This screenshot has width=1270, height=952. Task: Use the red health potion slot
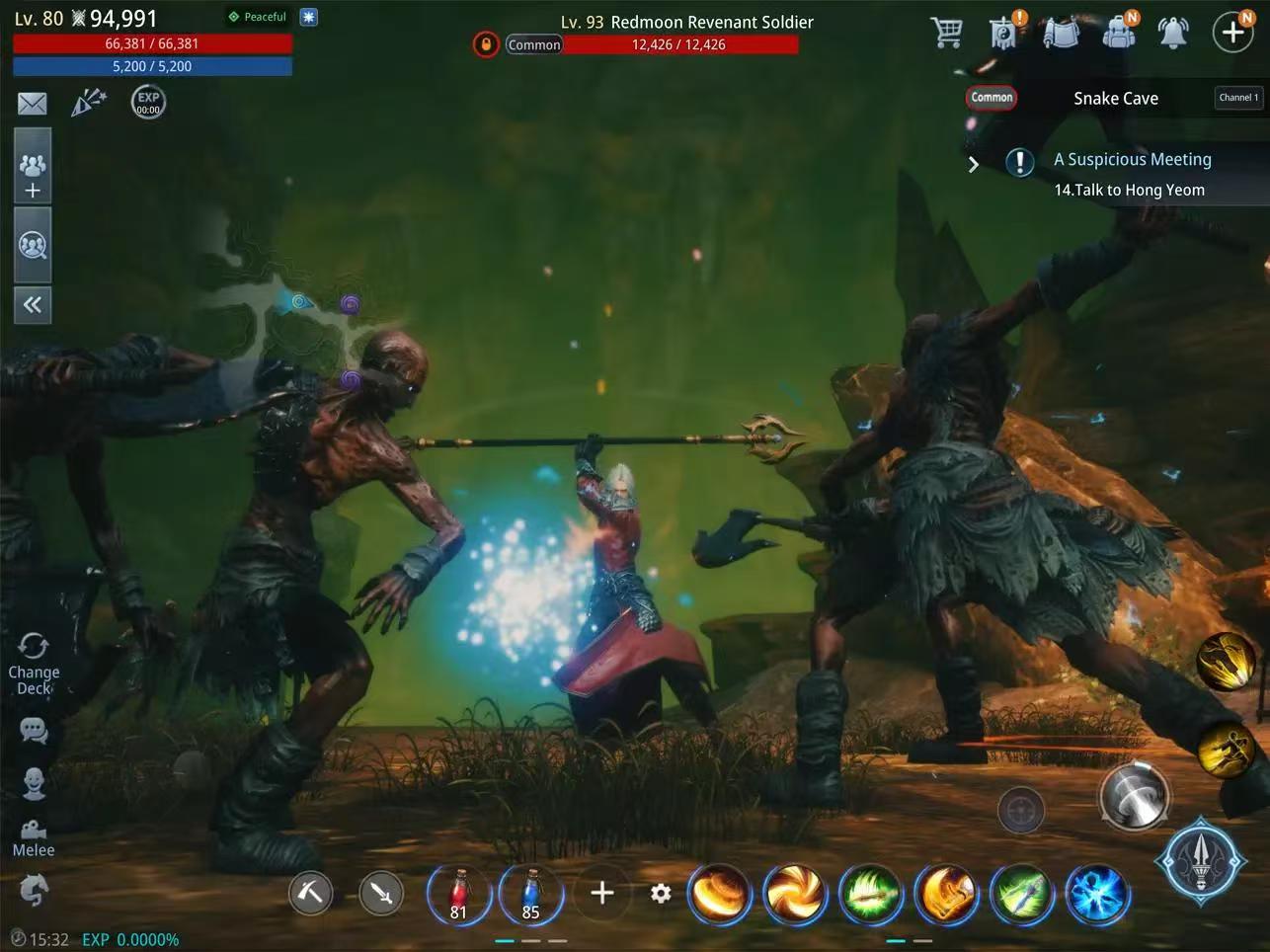click(x=458, y=895)
